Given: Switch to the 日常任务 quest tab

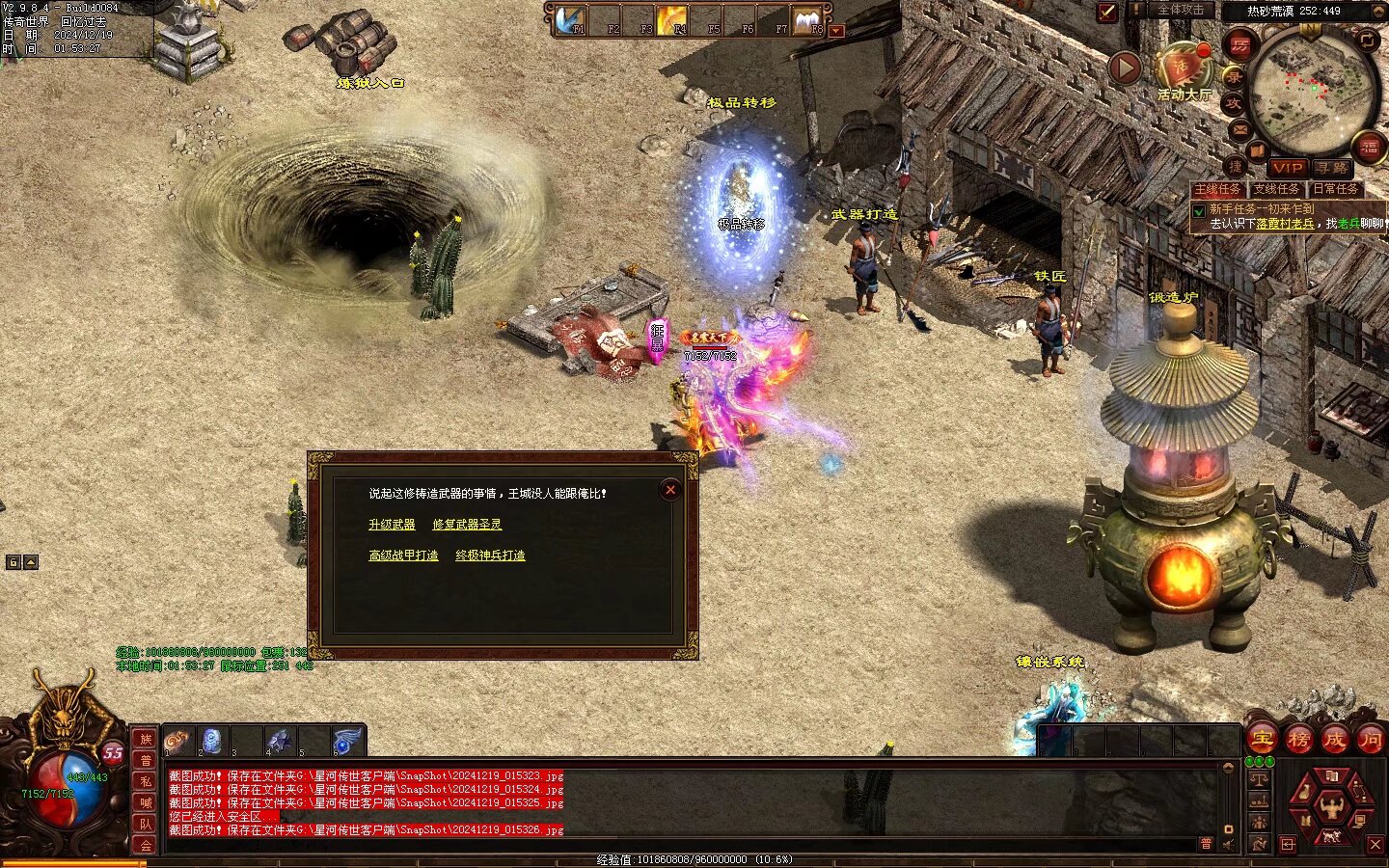Looking at the screenshot, I should [x=1335, y=189].
